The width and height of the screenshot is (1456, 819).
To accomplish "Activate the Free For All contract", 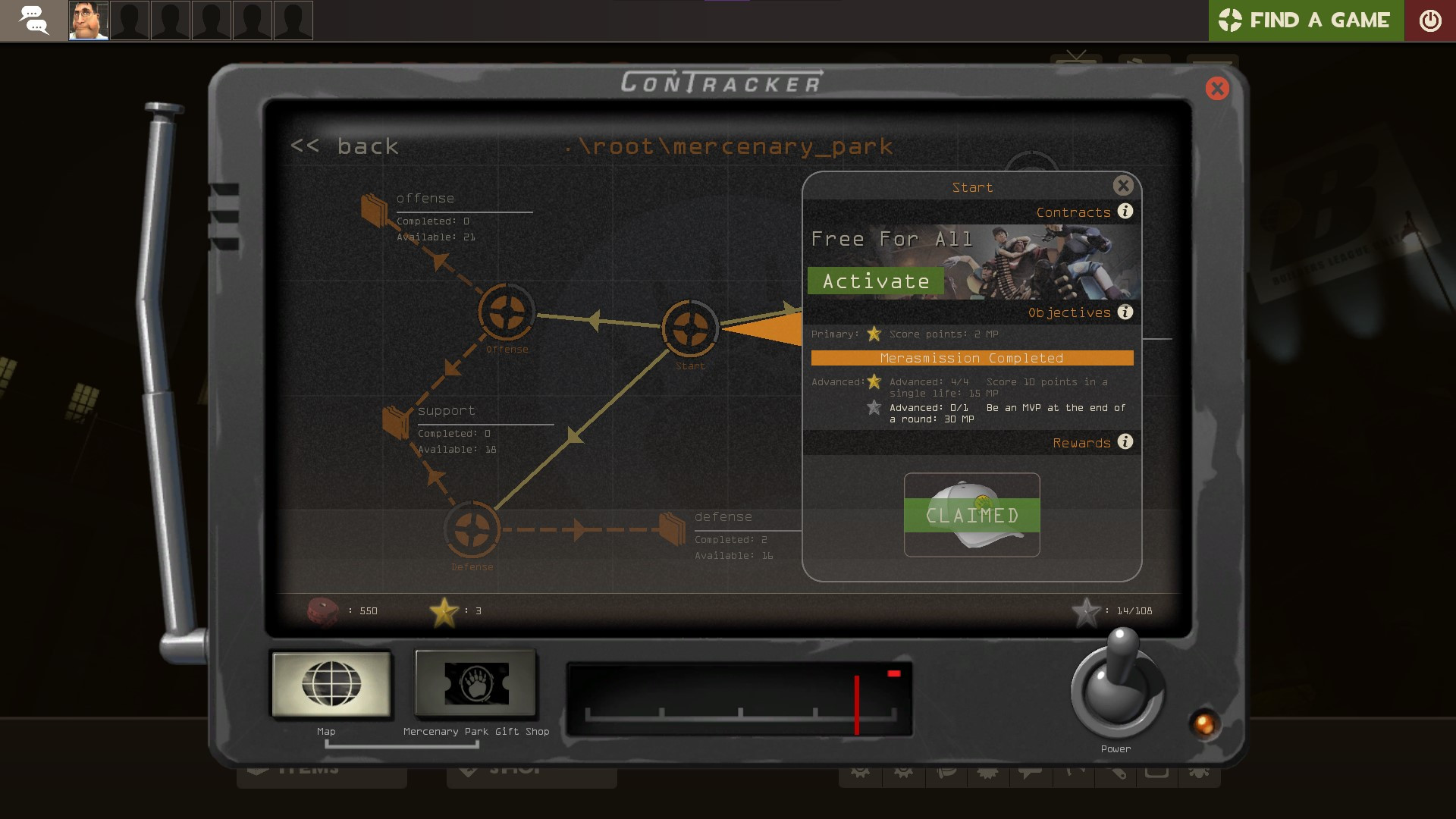I will tap(875, 280).
